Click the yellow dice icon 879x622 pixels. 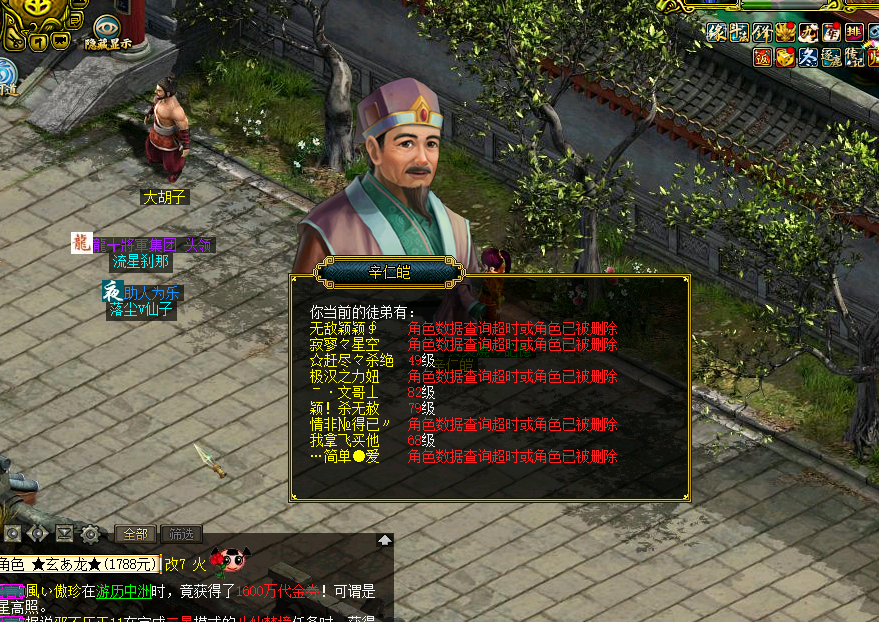(786, 57)
